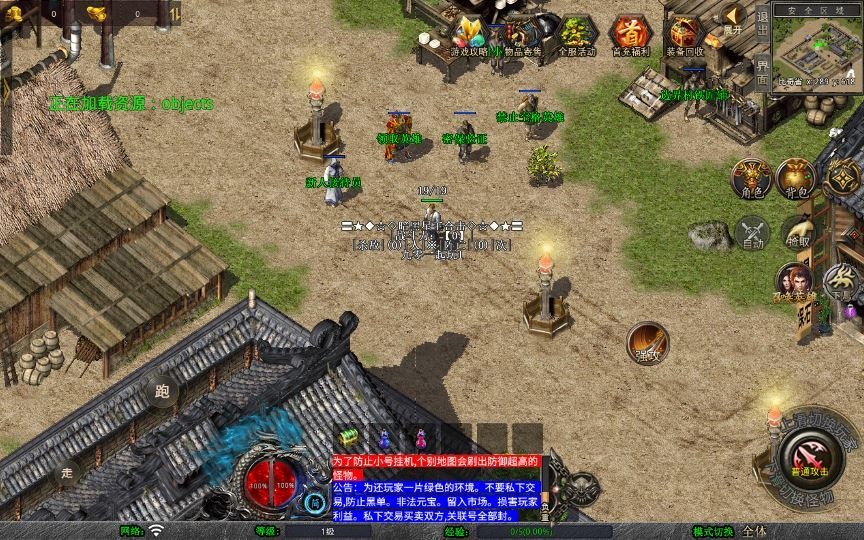Open the 角色 character panel
864x540 pixels.
pos(750,177)
